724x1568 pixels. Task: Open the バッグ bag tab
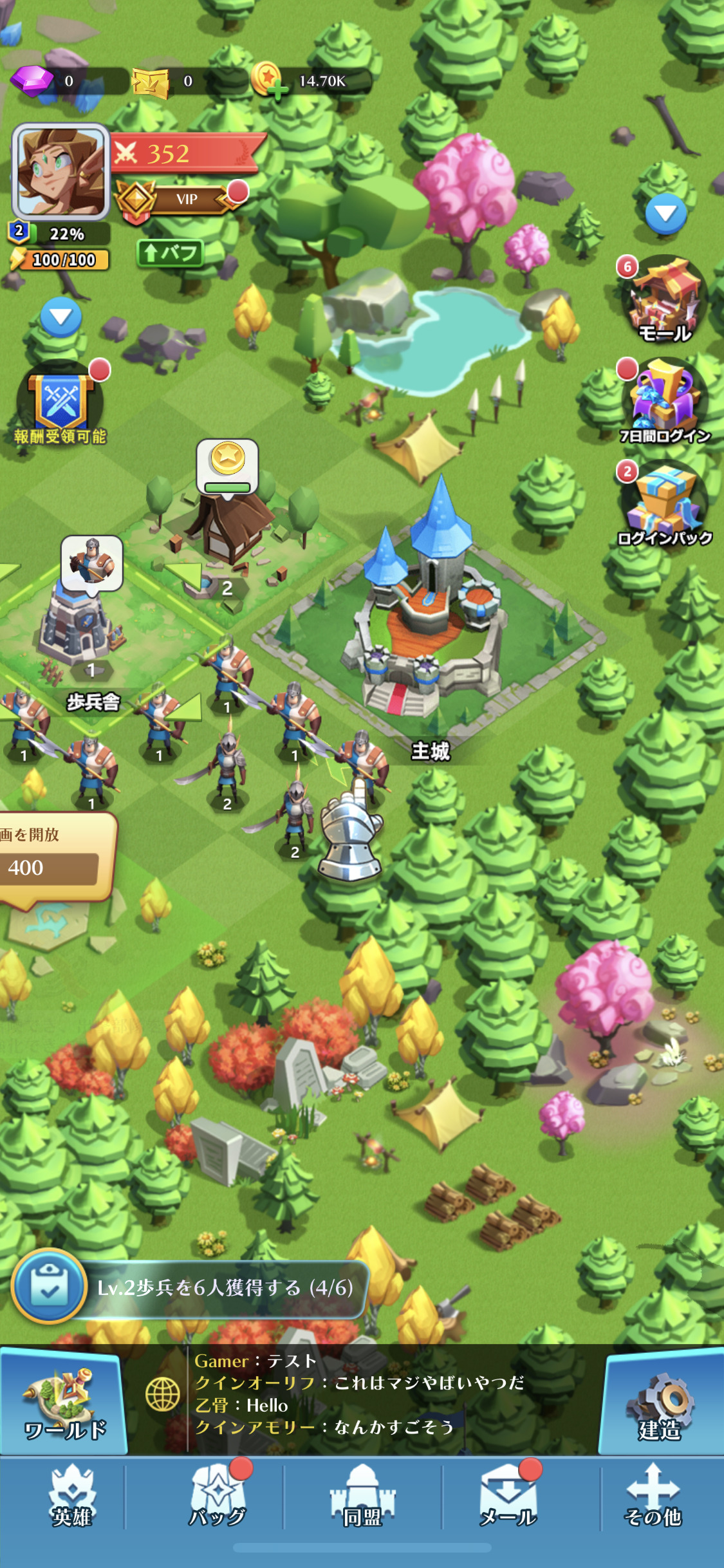218,1497
